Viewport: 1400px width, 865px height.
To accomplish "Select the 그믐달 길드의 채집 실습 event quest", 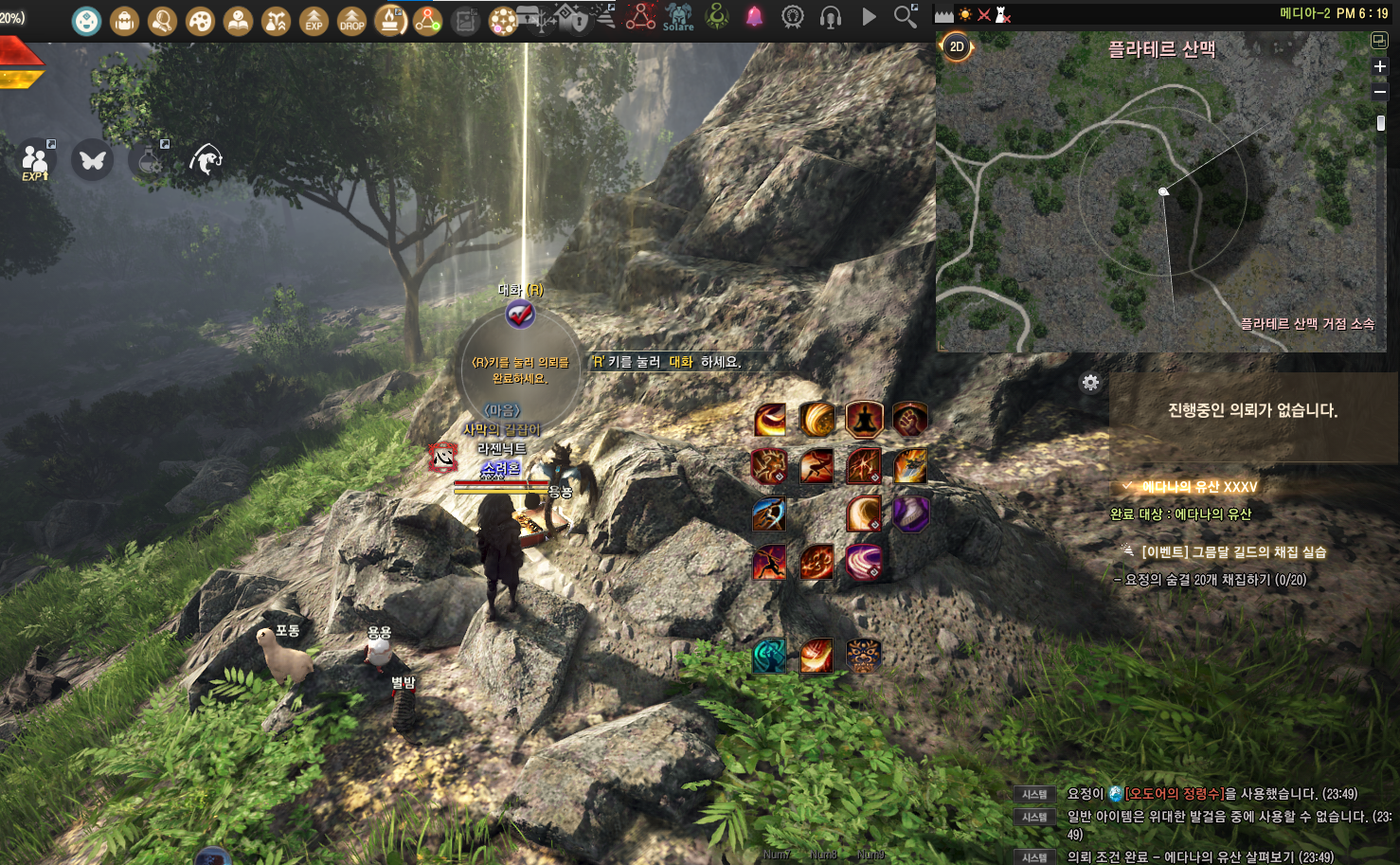I will pyautogui.click(x=1233, y=551).
